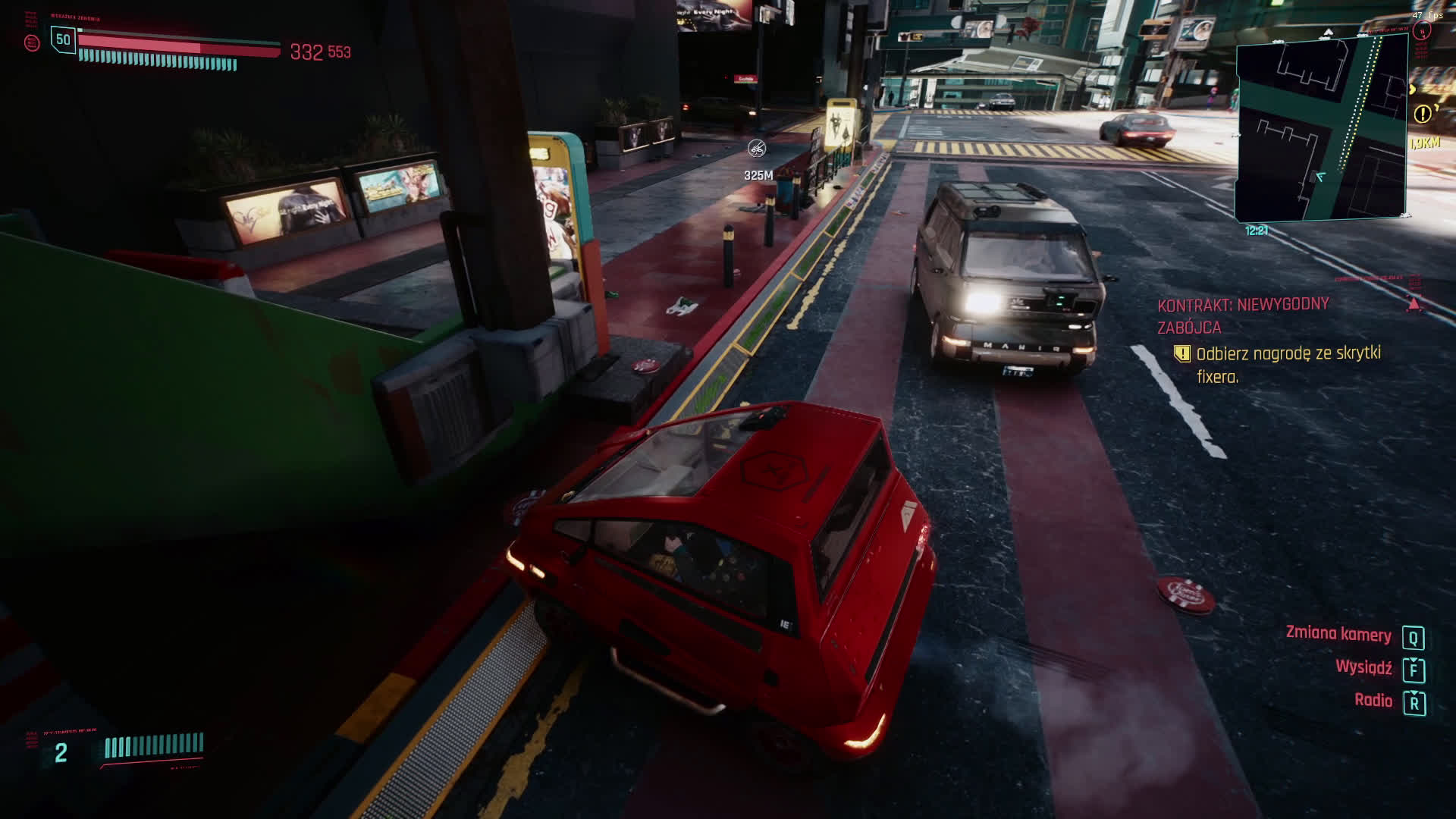Click the yellow exclamation quest marker by the minimap
Image resolution: width=1456 pixels, height=819 pixels.
tap(1422, 114)
